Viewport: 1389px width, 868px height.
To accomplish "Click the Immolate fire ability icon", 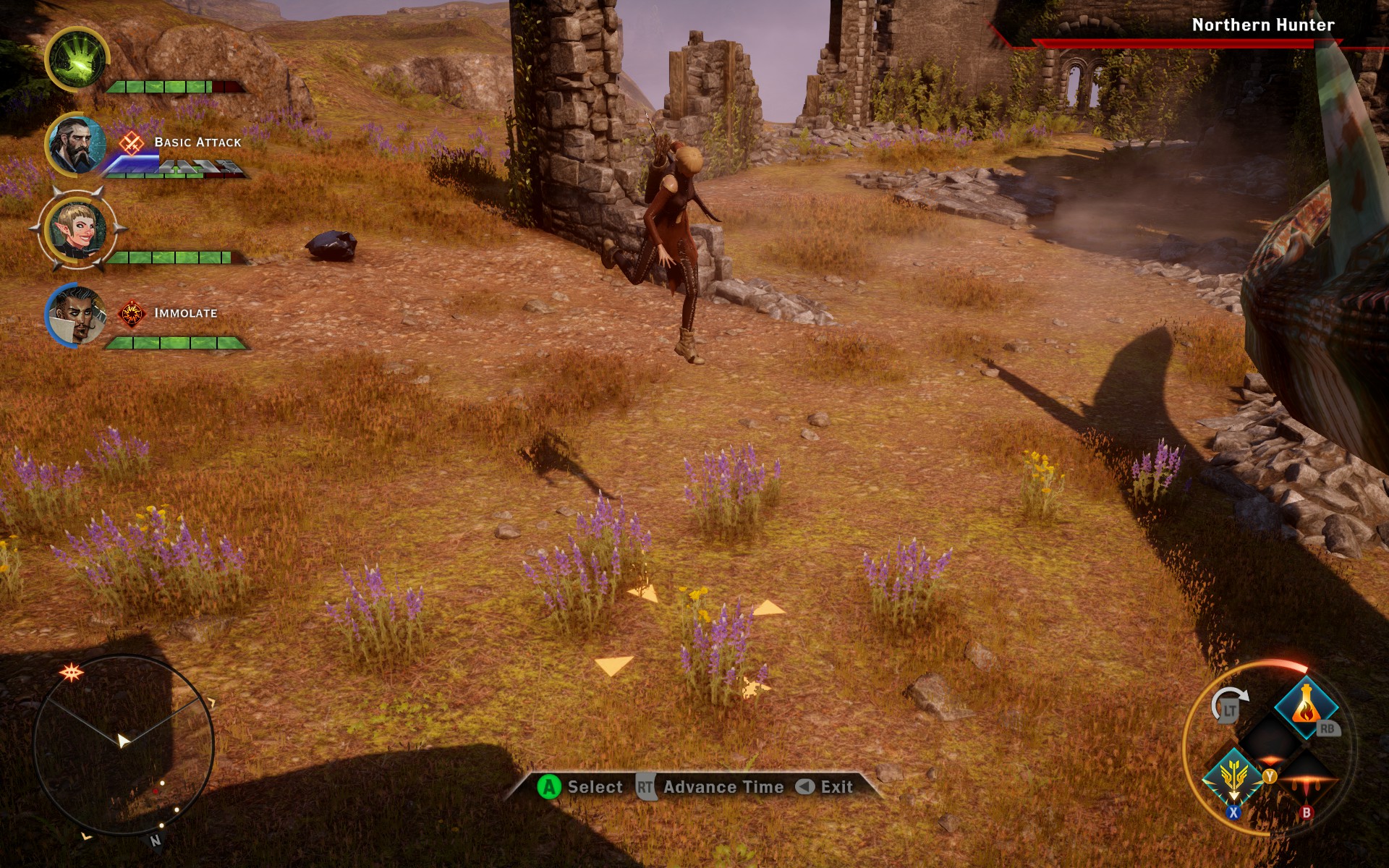I will click(132, 314).
